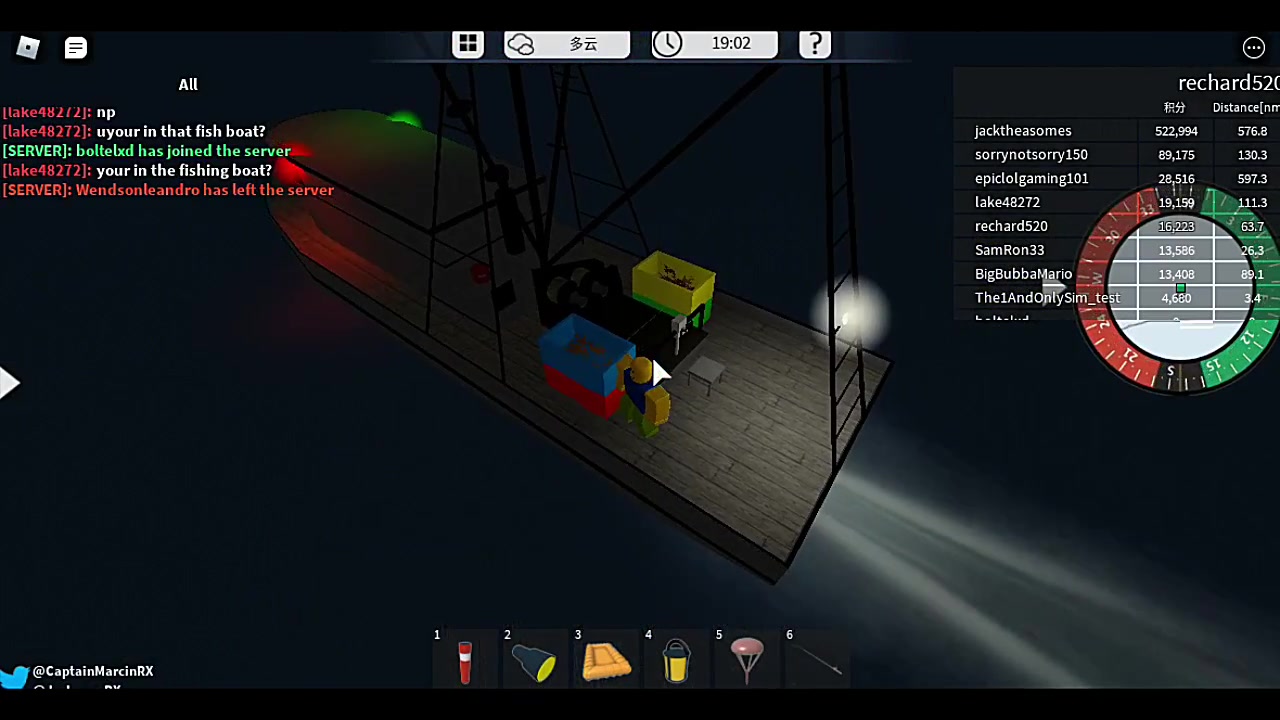
Task: Select the flare in hotbar slot 1
Action: 465,660
